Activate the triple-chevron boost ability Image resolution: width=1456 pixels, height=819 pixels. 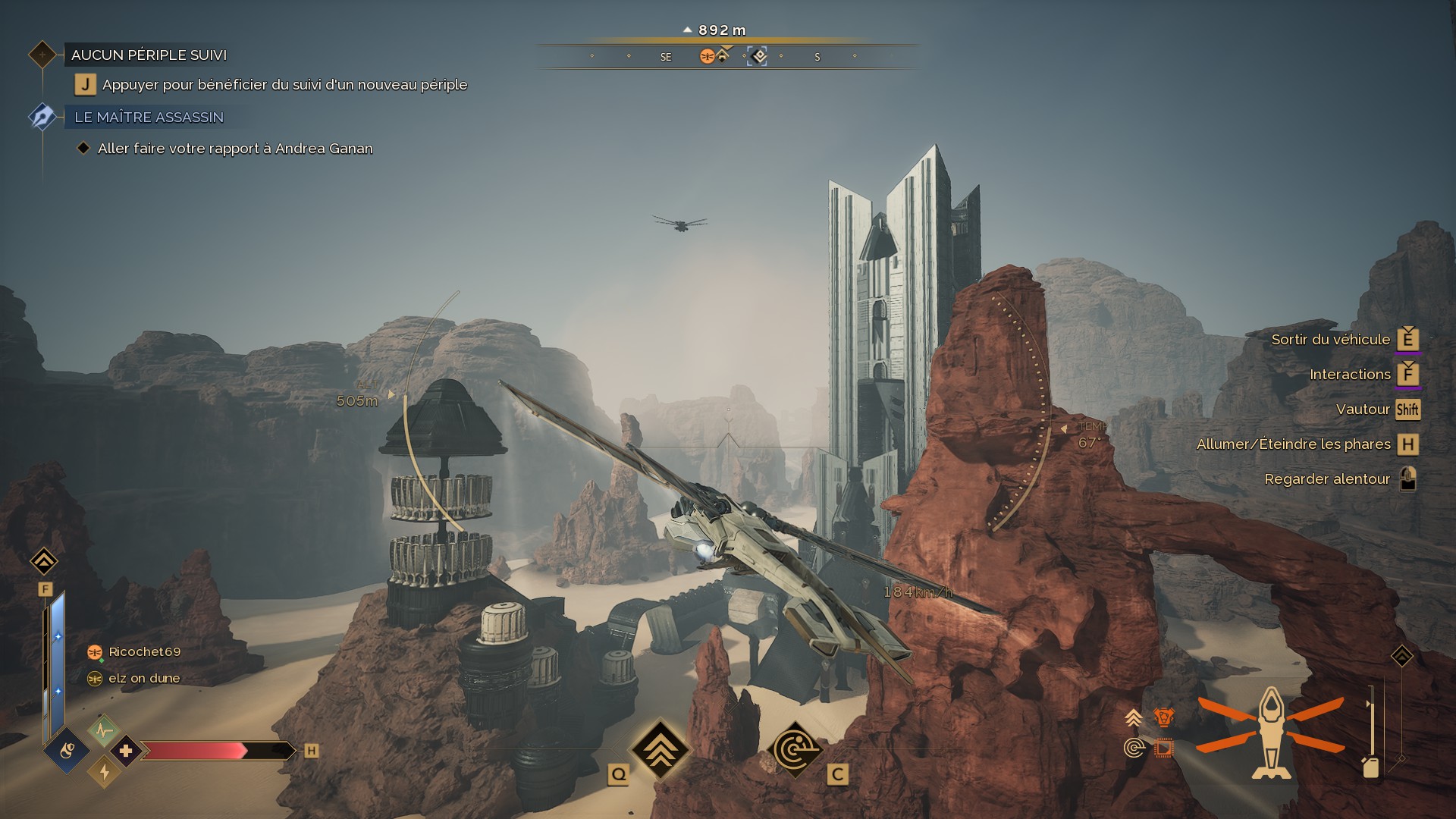point(660,749)
